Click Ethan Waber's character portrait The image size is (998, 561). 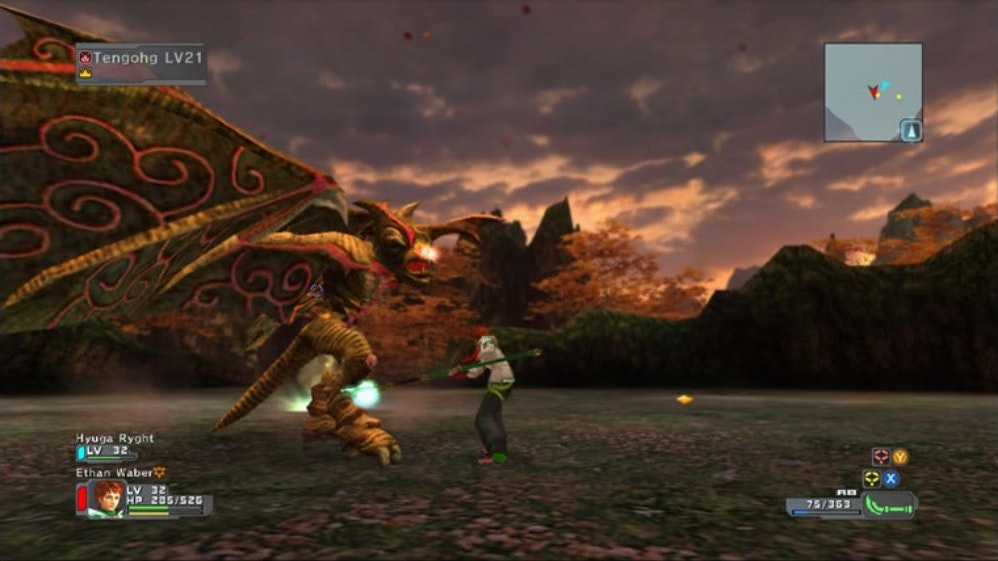click(x=107, y=497)
